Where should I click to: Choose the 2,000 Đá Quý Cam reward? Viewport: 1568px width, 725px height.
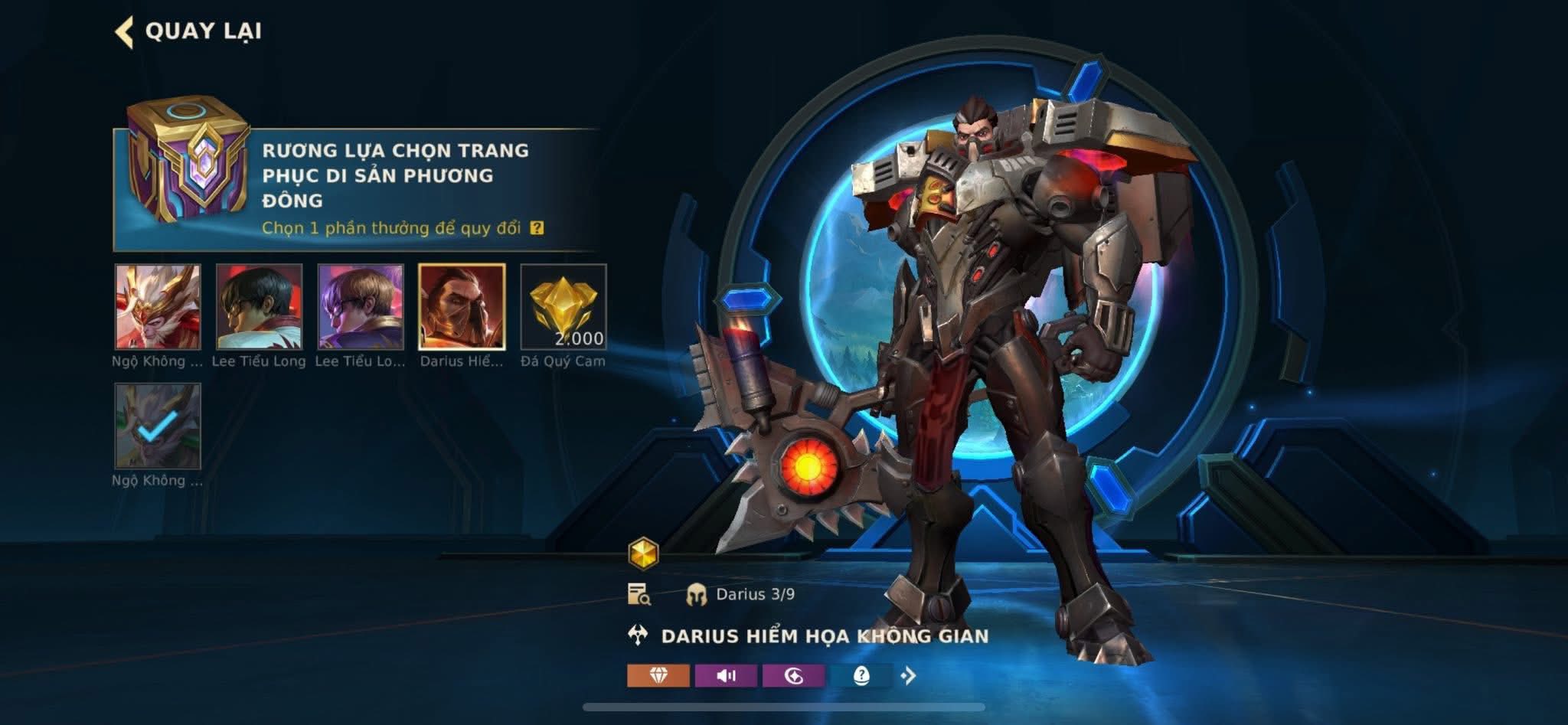pyautogui.click(x=563, y=307)
